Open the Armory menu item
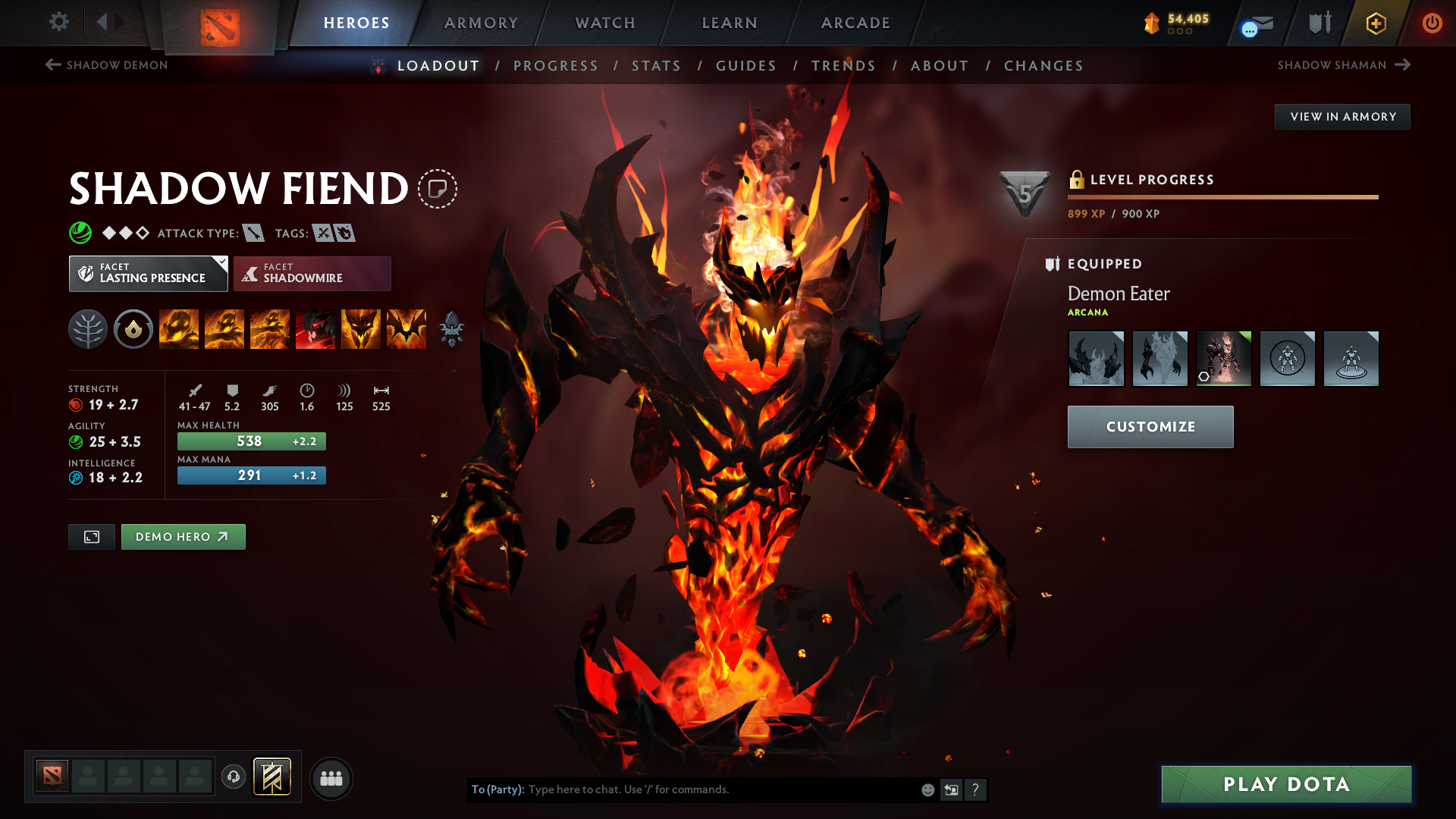This screenshot has height=819, width=1456. pyautogui.click(x=481, y=23)
